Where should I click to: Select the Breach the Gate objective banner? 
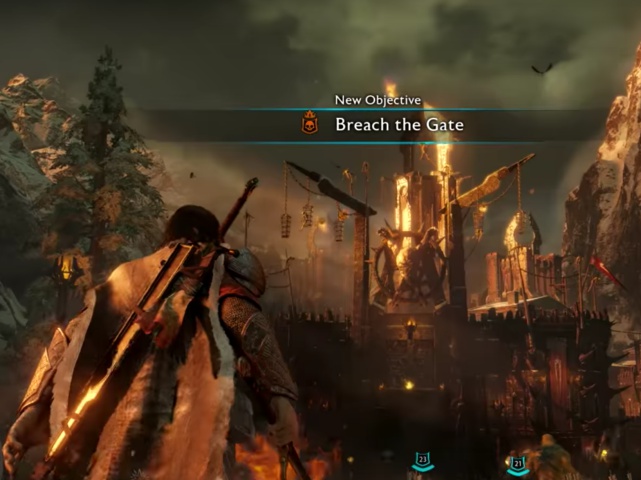click(398, 125)
